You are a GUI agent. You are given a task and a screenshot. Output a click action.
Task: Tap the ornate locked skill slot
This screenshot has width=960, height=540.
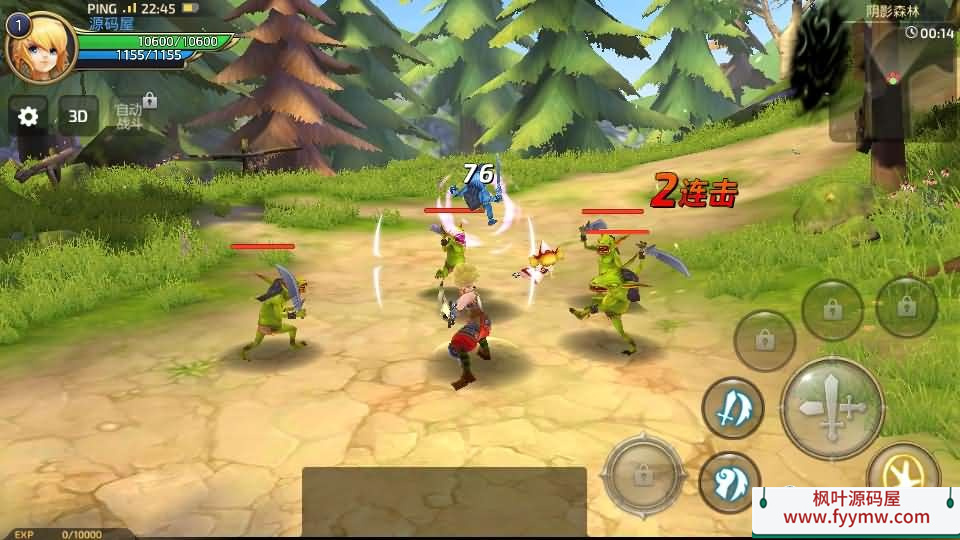click(644, 473)
